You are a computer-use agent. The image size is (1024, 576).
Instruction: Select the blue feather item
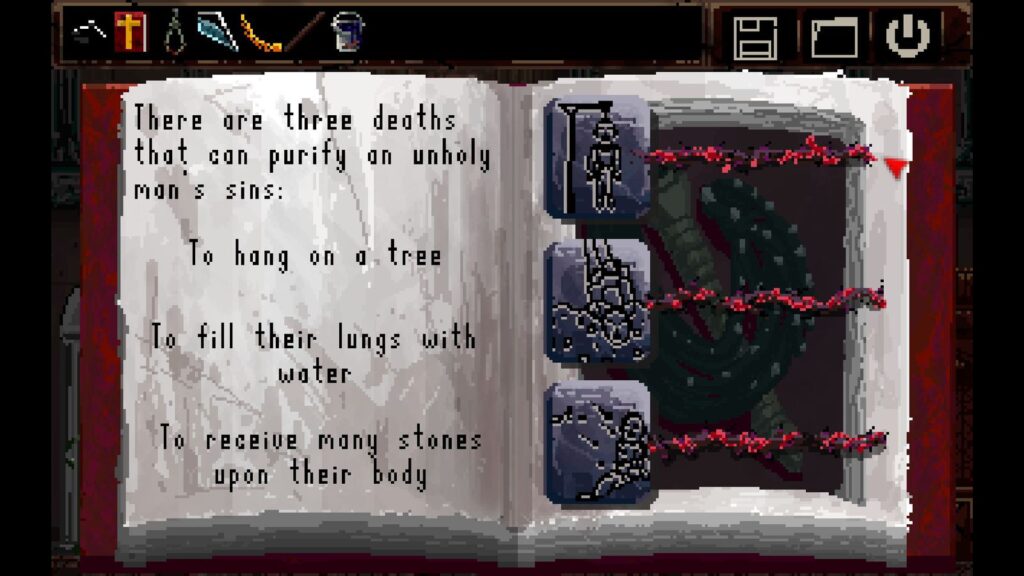coord(216,32)
